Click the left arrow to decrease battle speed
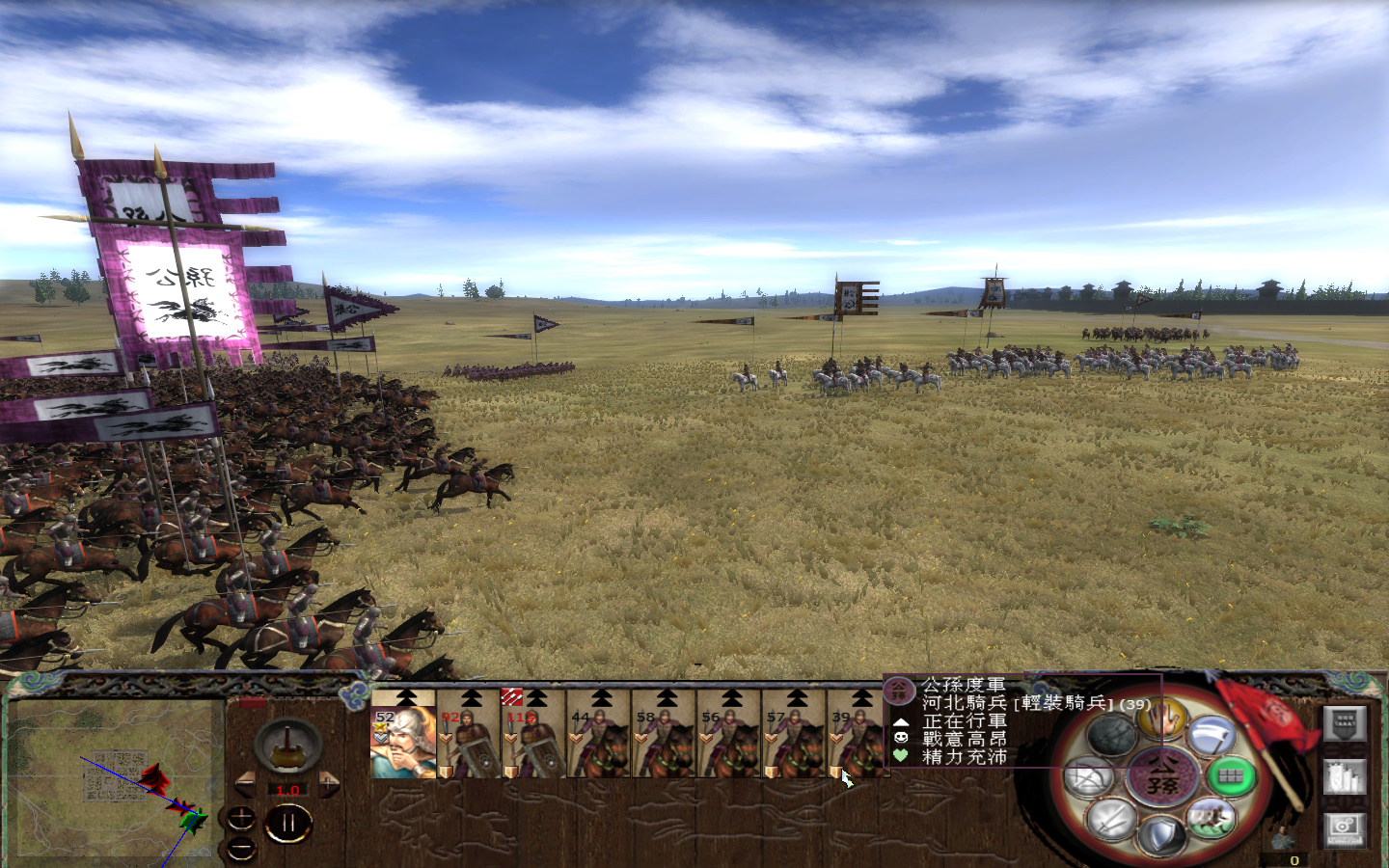The height and width of the screenshot is (868, 1389). tap(247, 786)
